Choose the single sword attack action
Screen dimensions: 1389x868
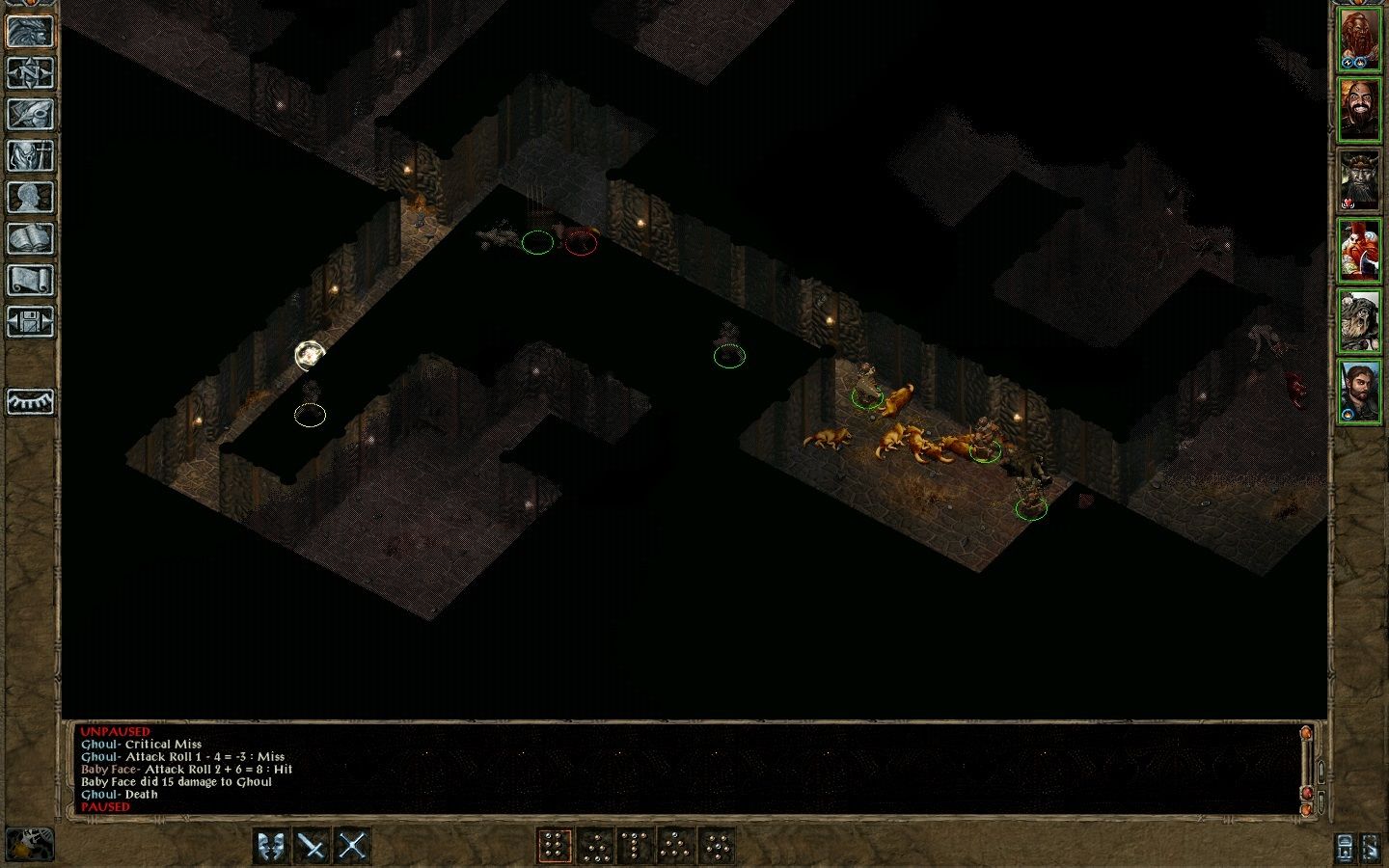(313, 847)
